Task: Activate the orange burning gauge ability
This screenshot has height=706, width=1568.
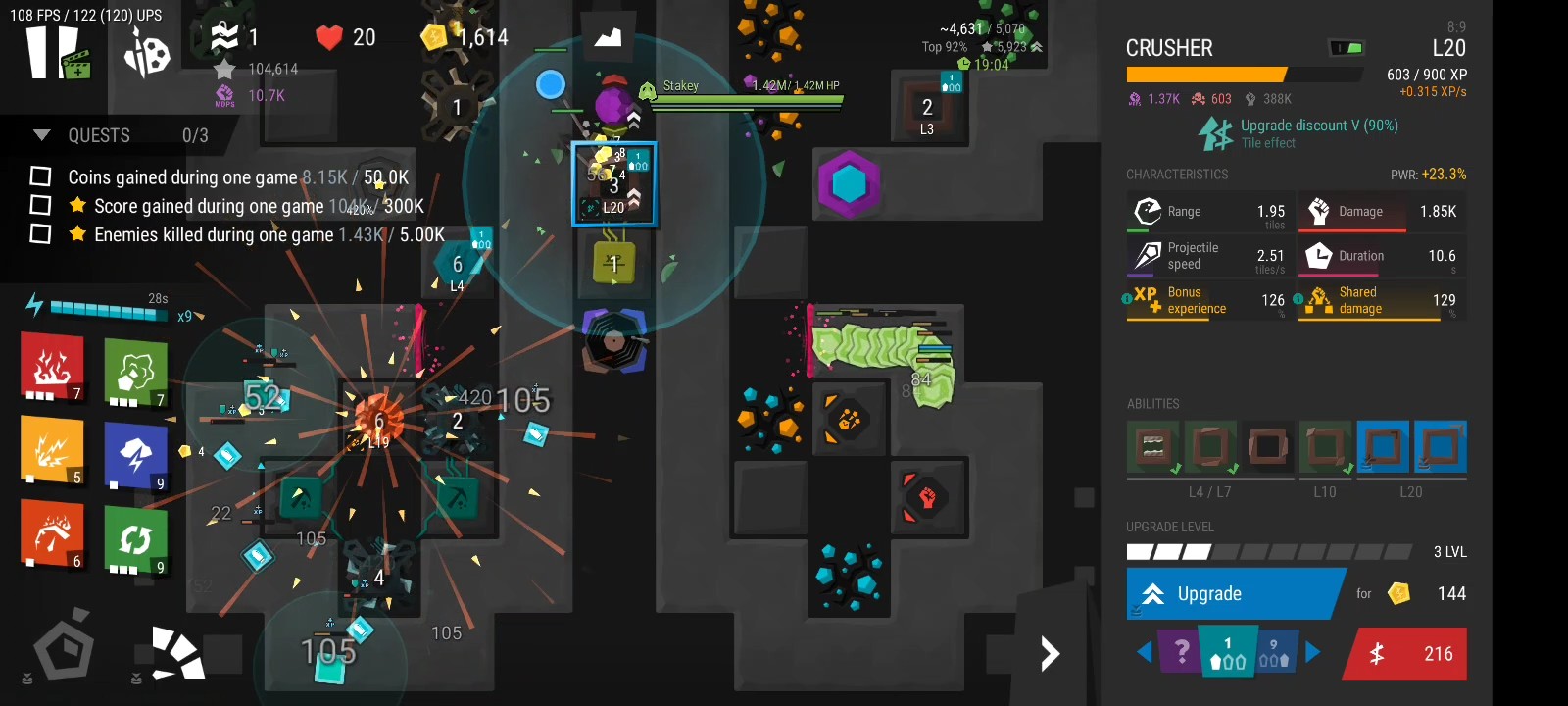Action: (x=53, y=534)
